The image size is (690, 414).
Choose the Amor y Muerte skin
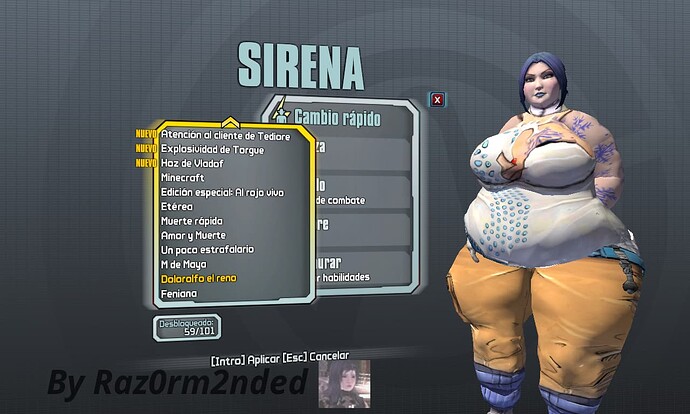click(193, 235)
